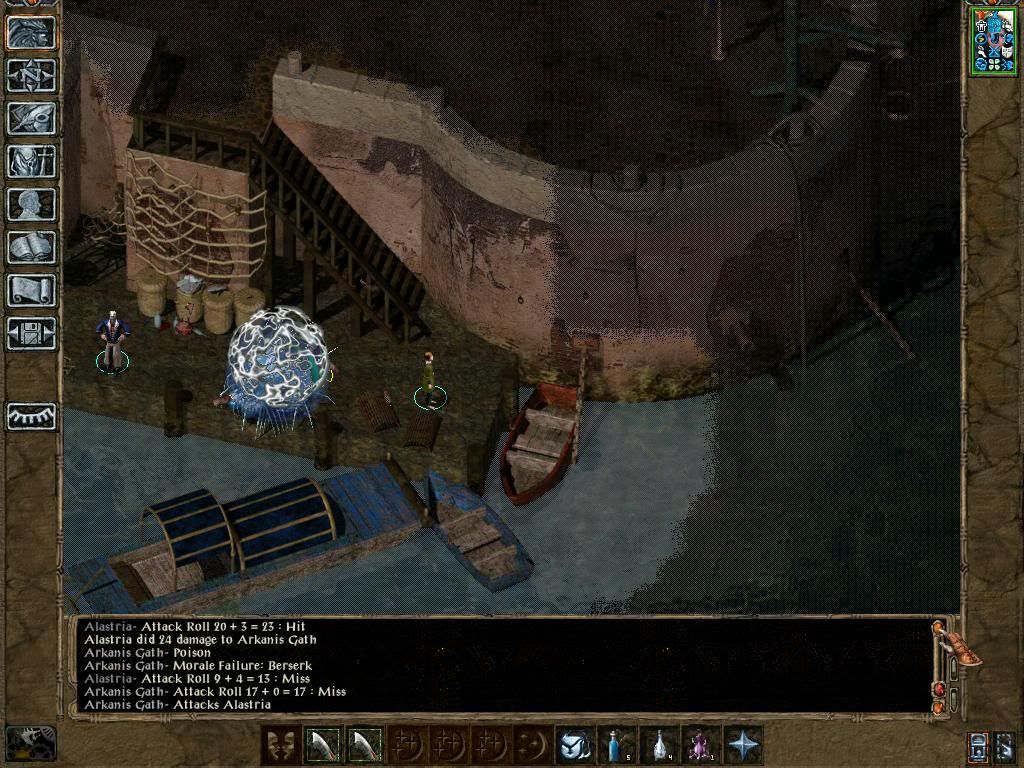1024x768 pixels.
Task: Open the options menu with the floppy disk button
Action: 31,334
